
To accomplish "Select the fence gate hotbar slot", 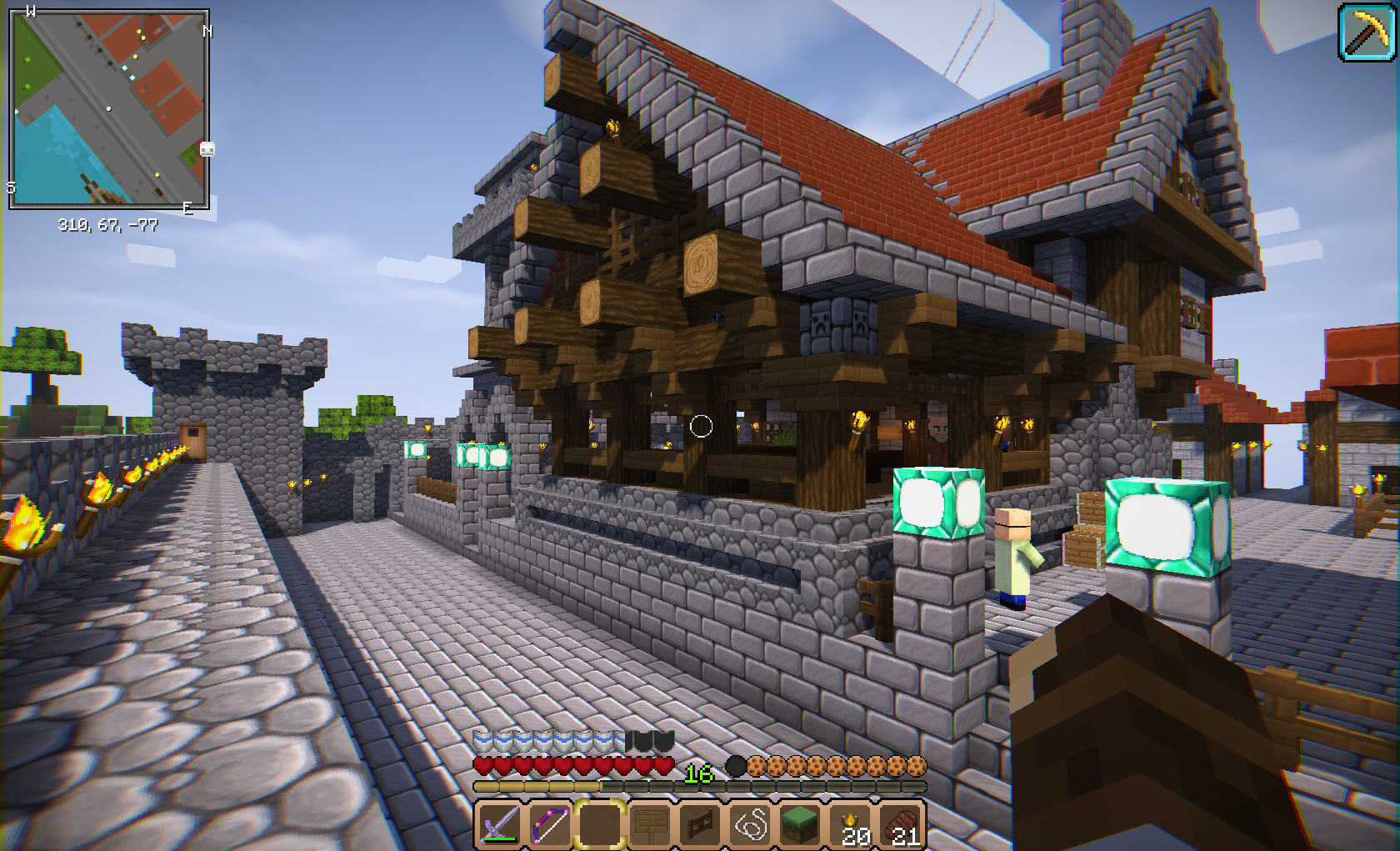I will 701,825.
